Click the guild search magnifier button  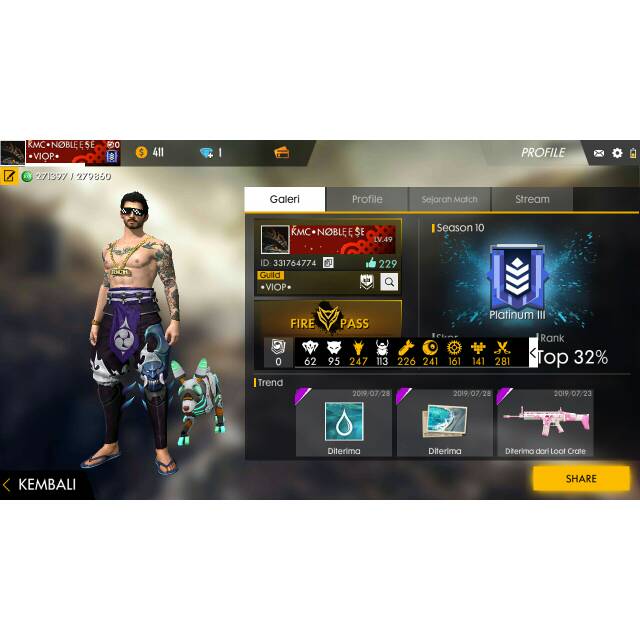(x=389, y=282)
